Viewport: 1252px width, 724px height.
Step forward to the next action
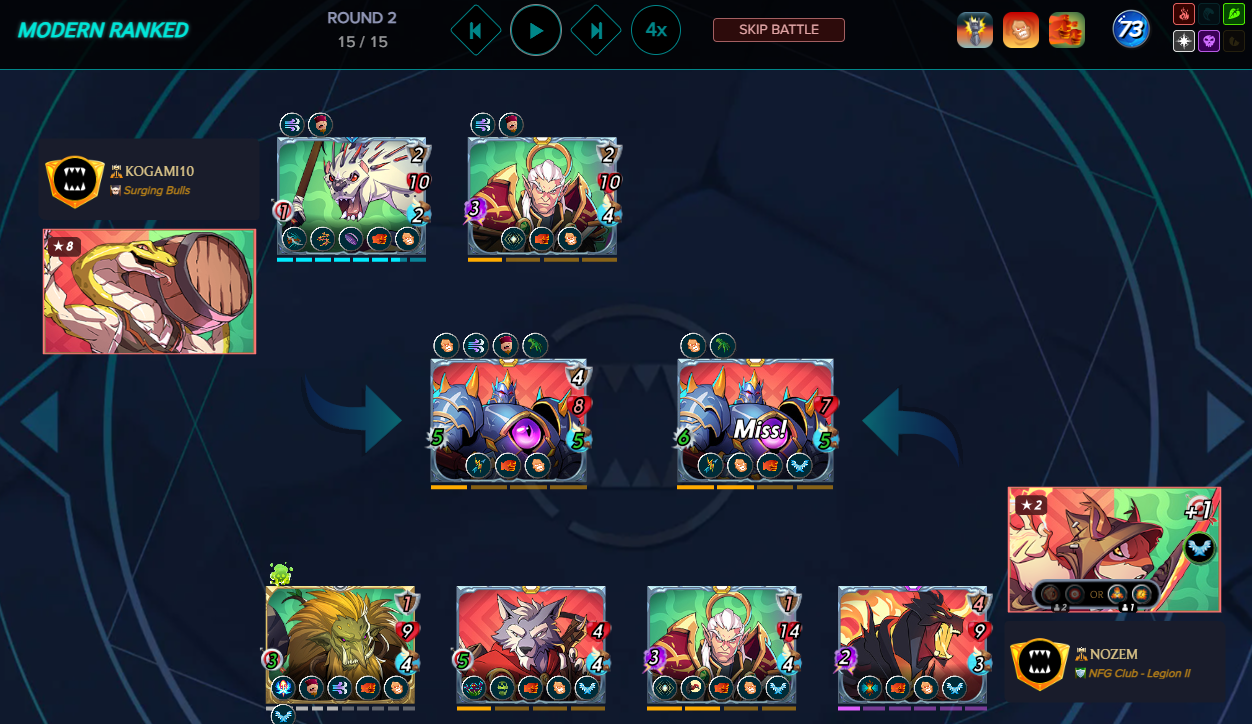point(596,31)
